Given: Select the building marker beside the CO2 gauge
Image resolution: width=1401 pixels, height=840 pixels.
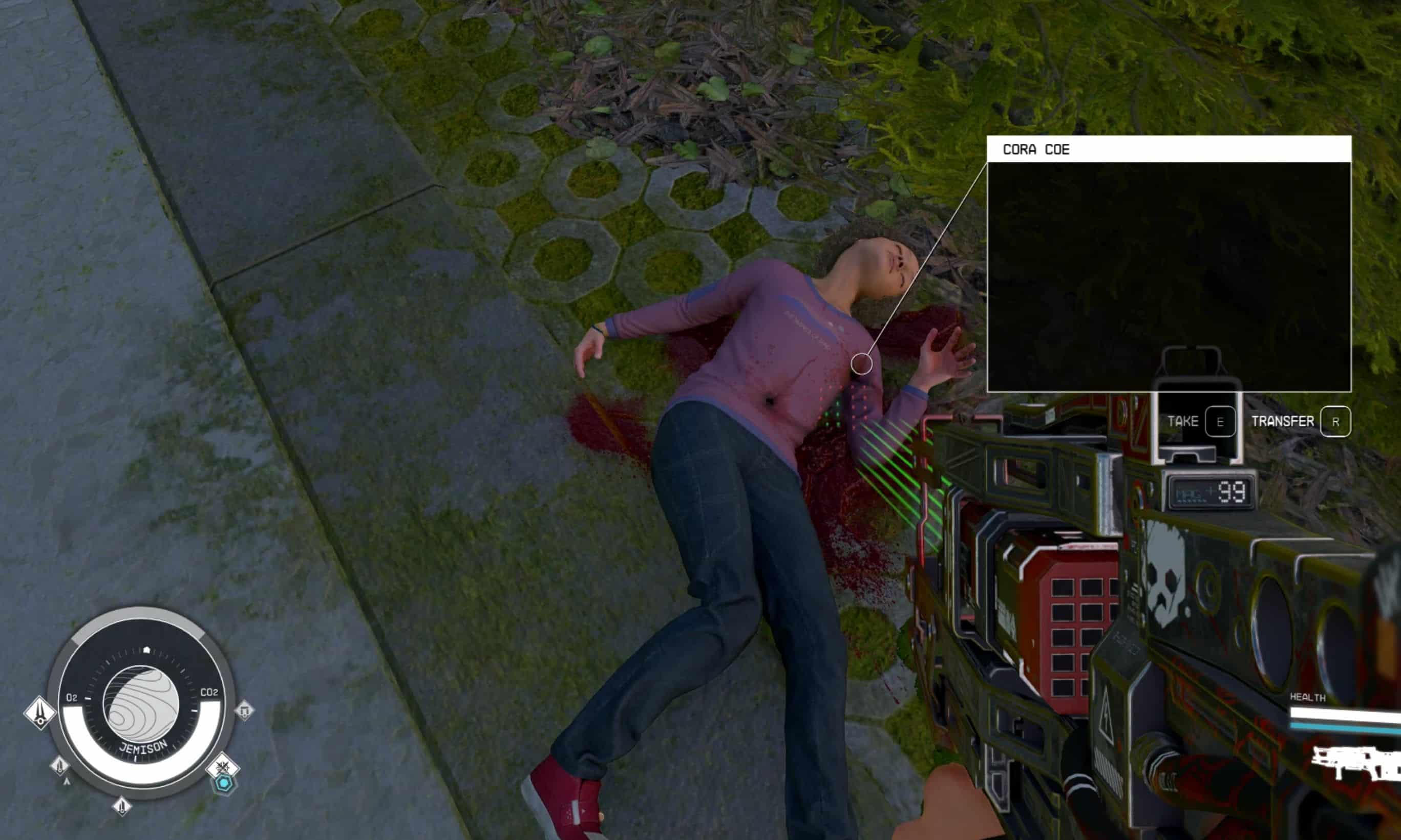Looking at the screenshot, I should (245, 710).
